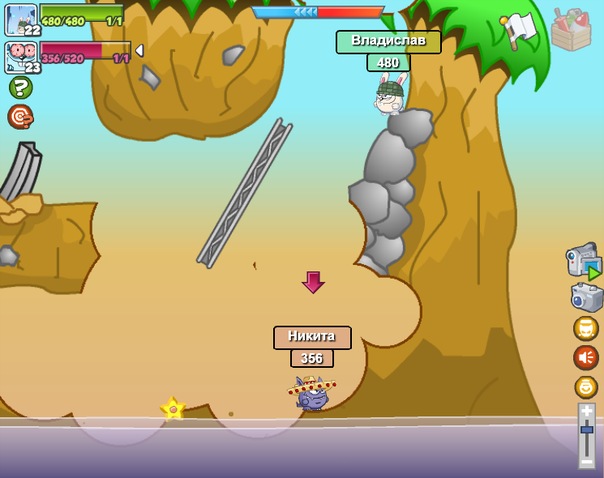Click the video camera record icon
This screenshot has height=478, width=604.
pyautogui.click(x=583, y=260)
